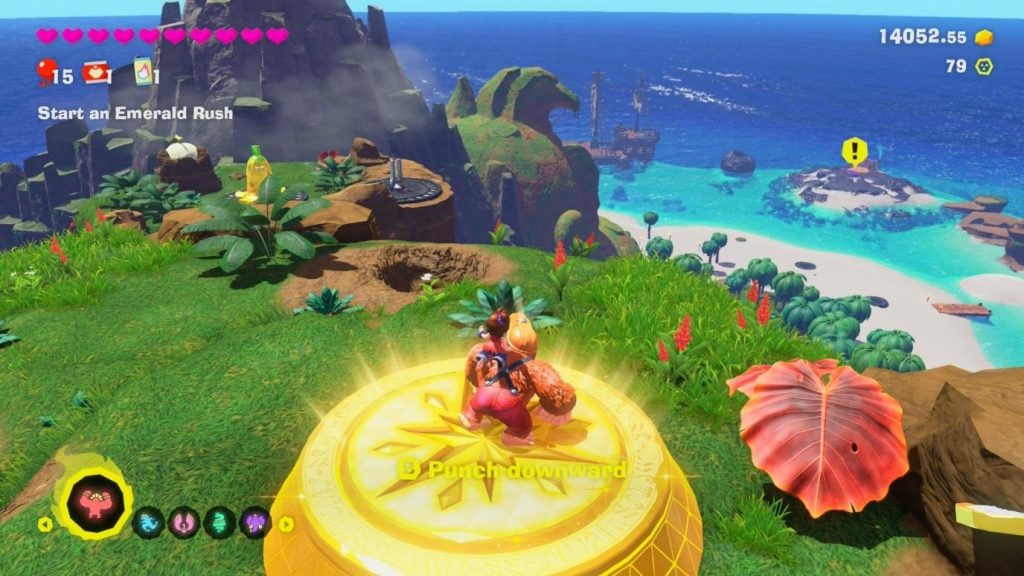Activate the purple elephant Bananza icon
This screenshot has height=576, width=1024.
pos(255,522)
